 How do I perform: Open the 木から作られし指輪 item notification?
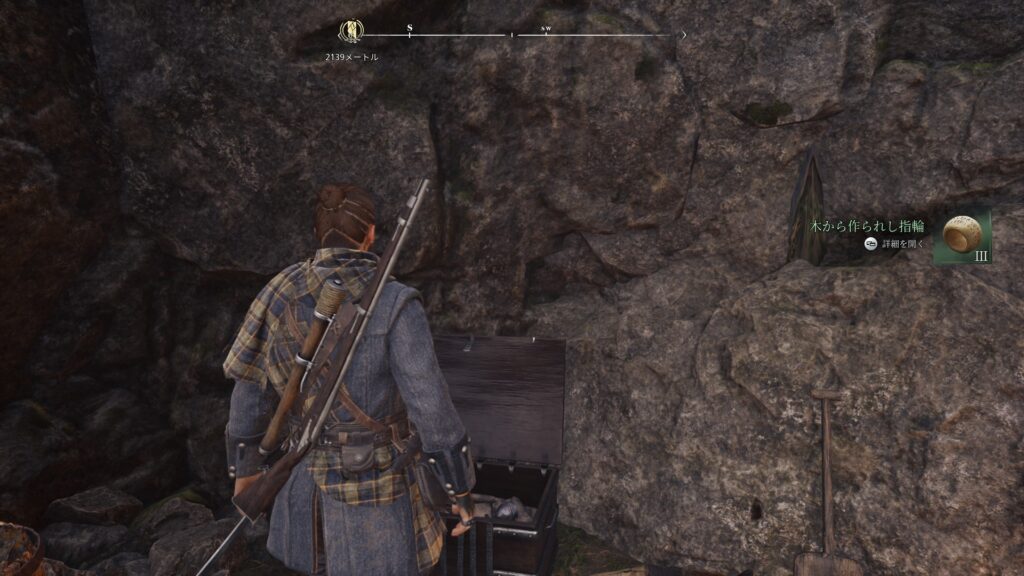(868, 226)
